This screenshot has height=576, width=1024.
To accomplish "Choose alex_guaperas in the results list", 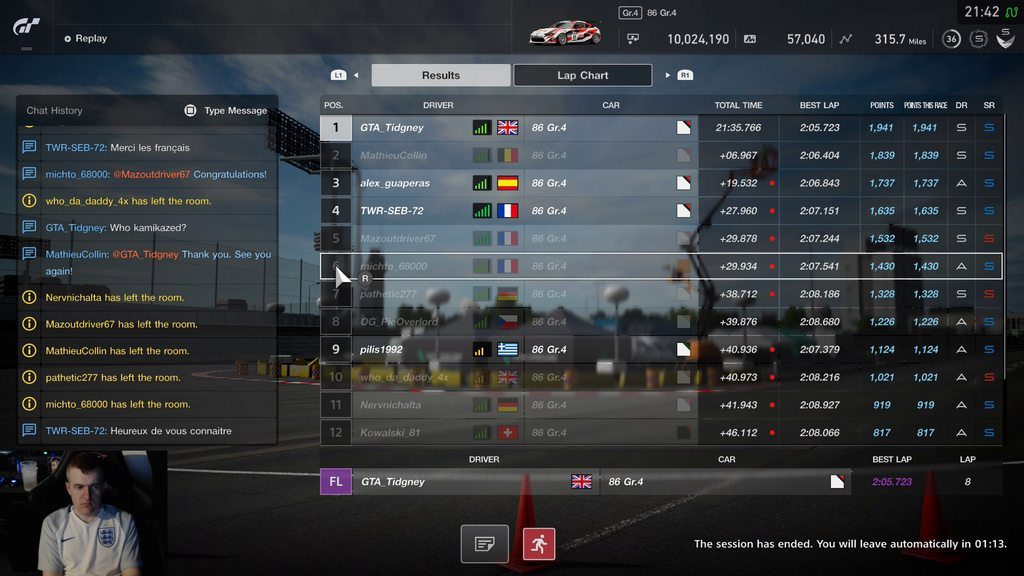I will click(660, 183).
